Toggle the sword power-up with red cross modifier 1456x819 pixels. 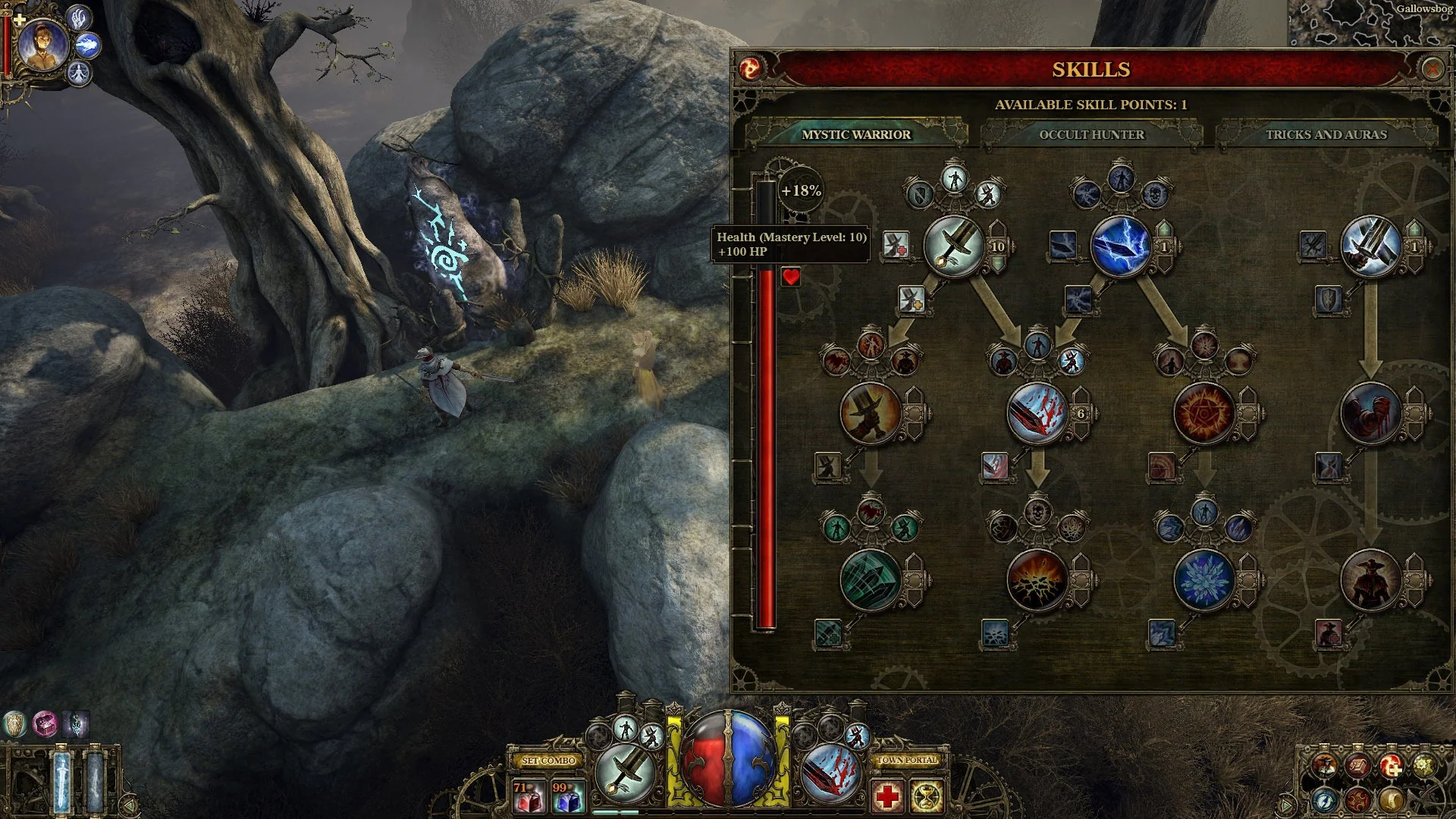(896, 244)
